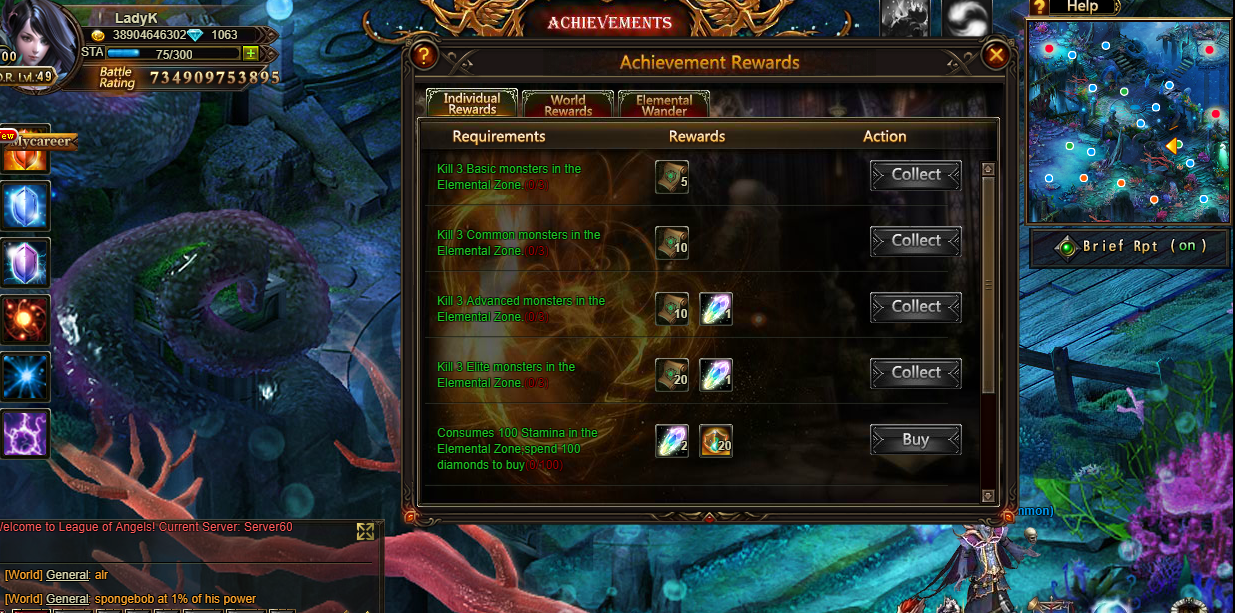Collect the Kill 3 Advanced monsters reward

pos(915,307)
